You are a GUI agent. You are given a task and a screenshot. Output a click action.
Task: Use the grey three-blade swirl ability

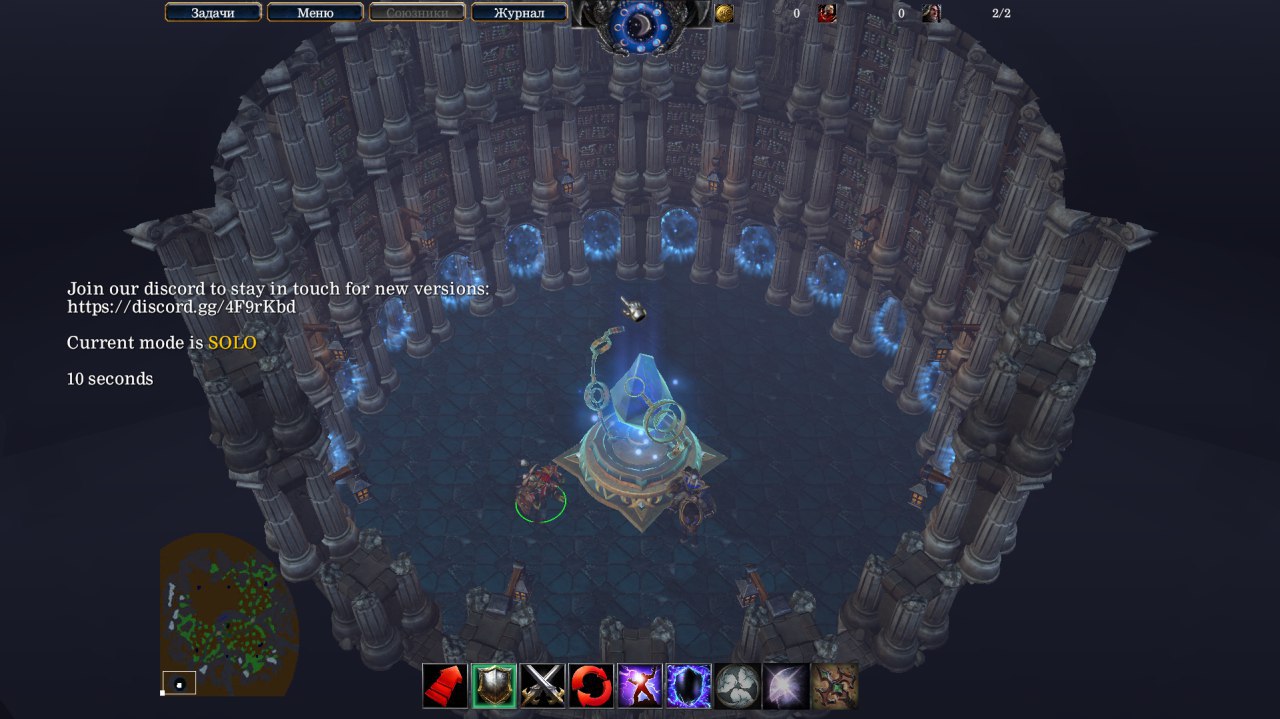coord(737,686)
